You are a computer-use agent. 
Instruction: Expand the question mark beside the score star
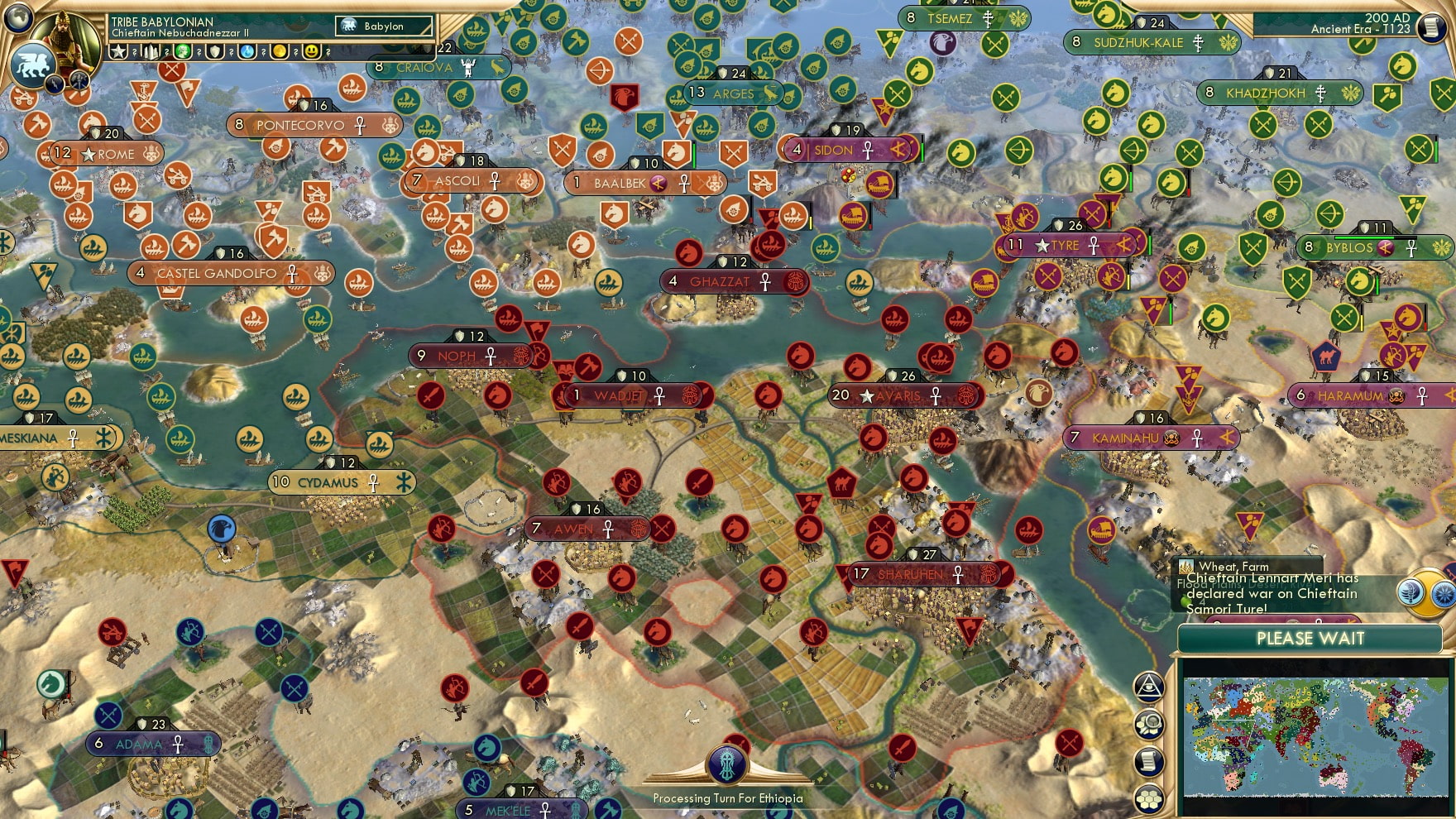[134, 53]
